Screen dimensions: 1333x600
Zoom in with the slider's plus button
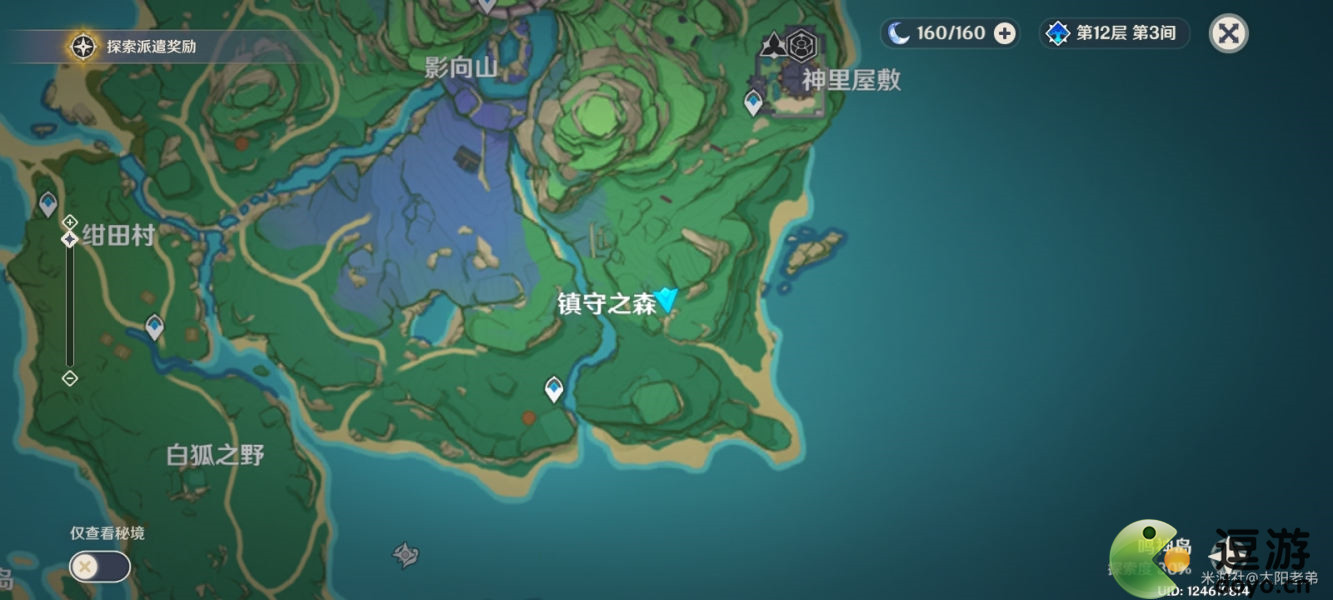70,221
